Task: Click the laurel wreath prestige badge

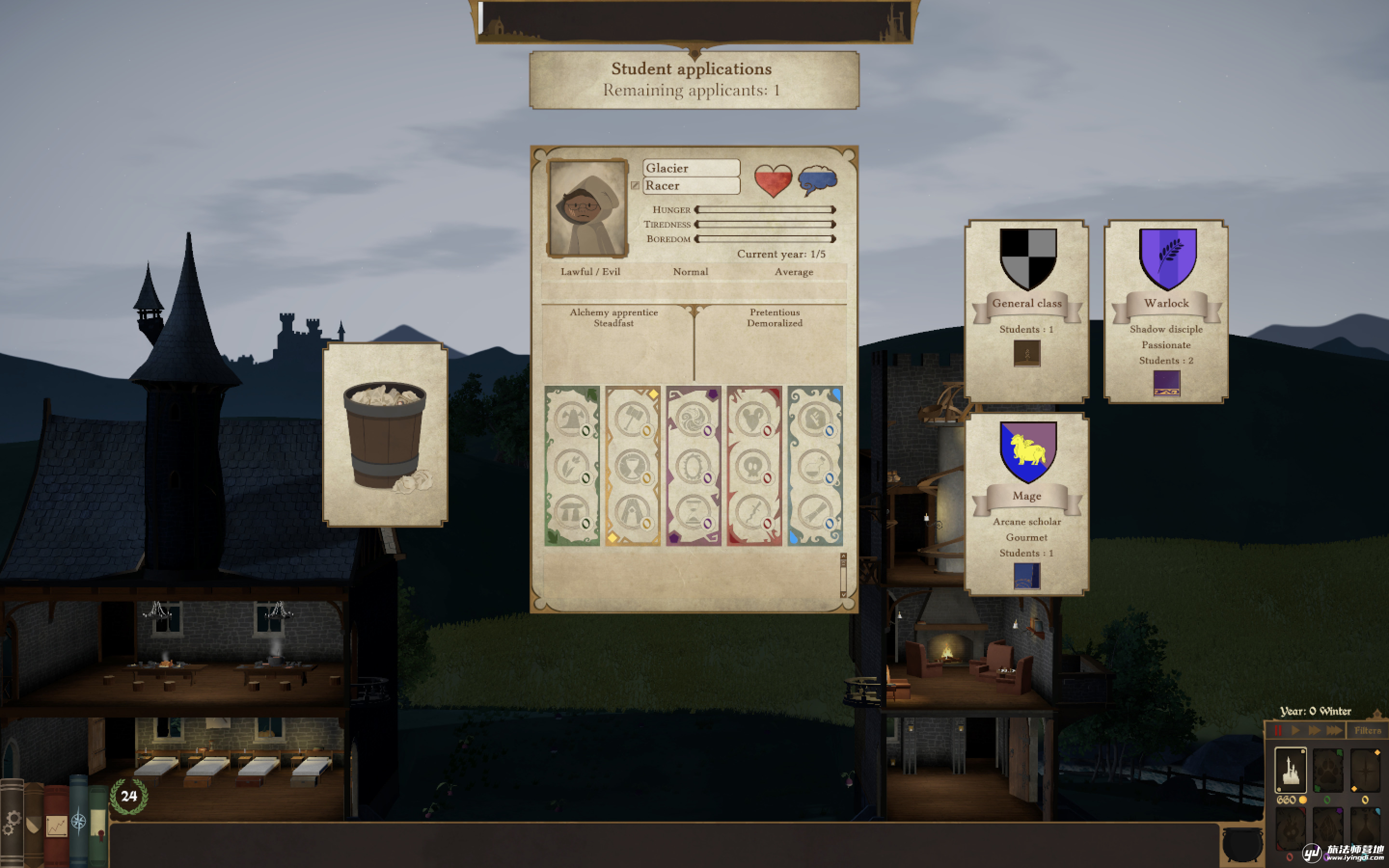Action: coord(129,796)
